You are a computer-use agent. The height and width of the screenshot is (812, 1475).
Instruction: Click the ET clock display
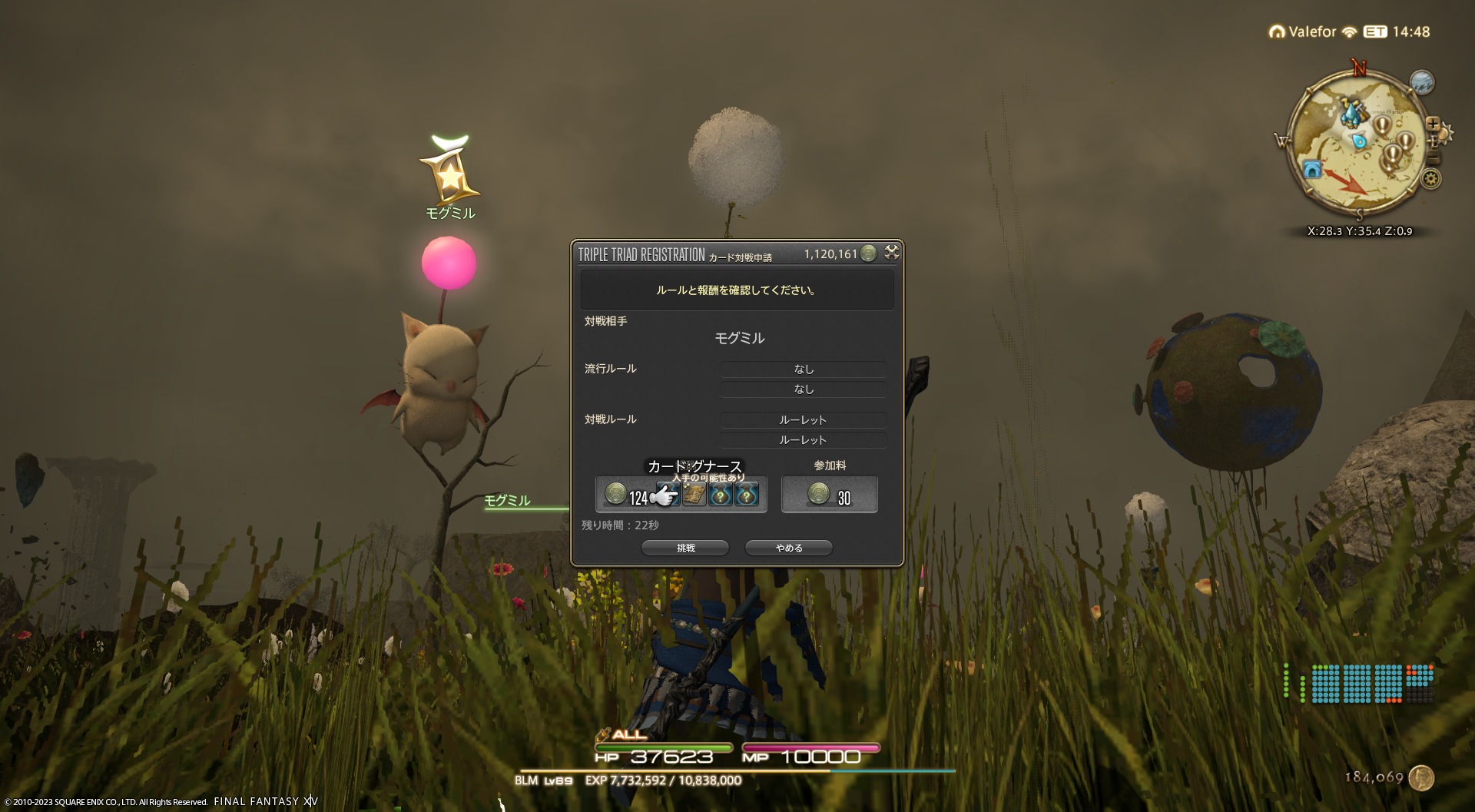1397,31
